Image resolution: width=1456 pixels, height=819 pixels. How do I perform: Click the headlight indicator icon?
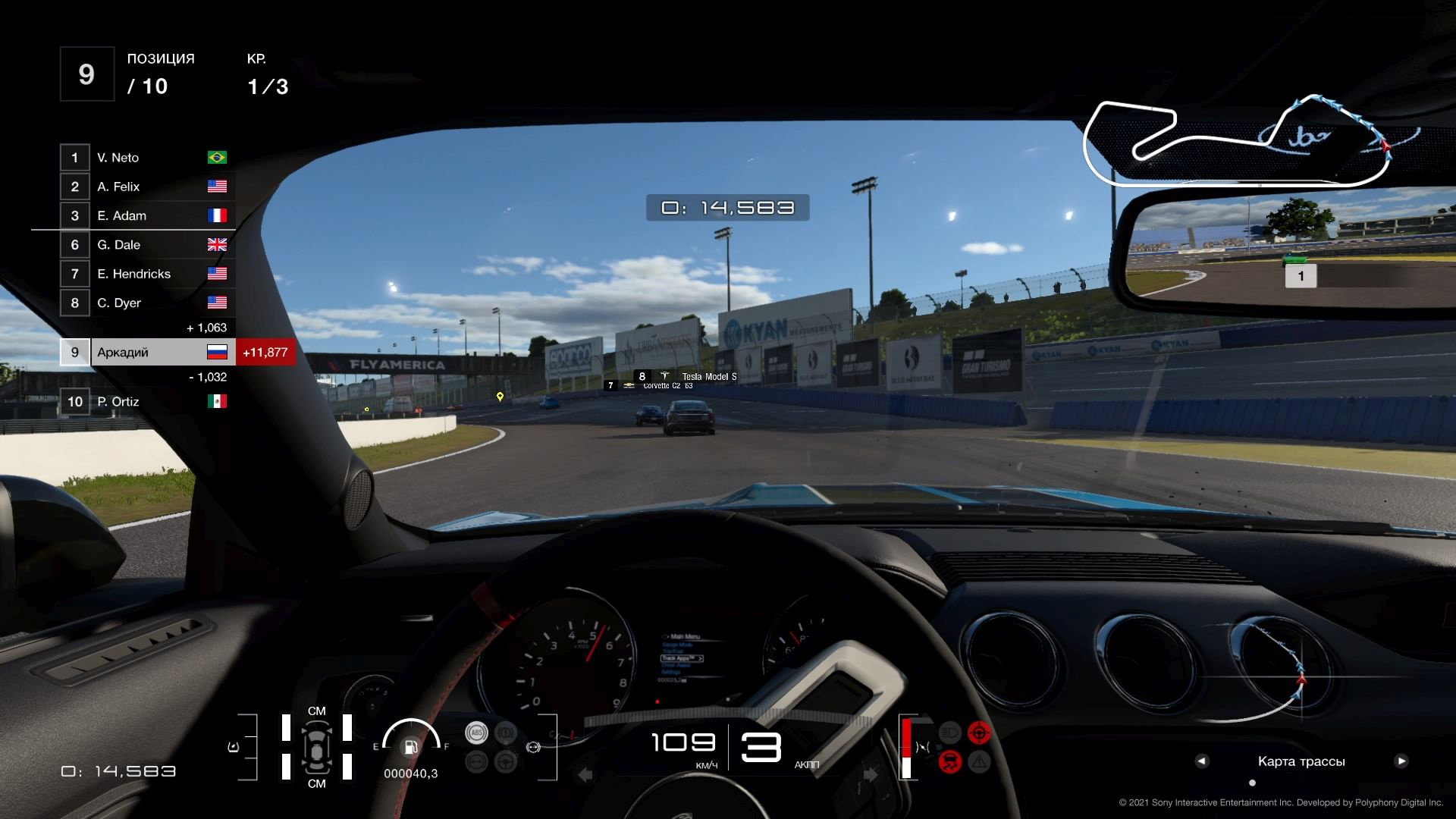949,732
